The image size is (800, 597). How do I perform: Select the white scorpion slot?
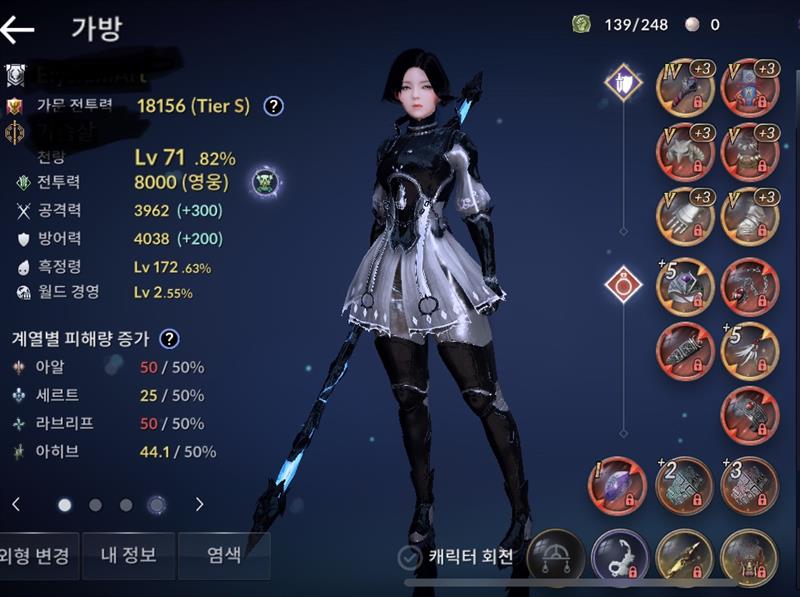620,558
